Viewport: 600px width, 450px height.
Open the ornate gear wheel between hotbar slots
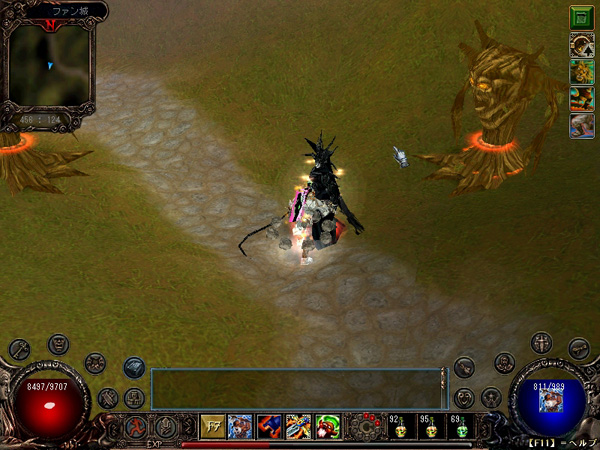366,425
